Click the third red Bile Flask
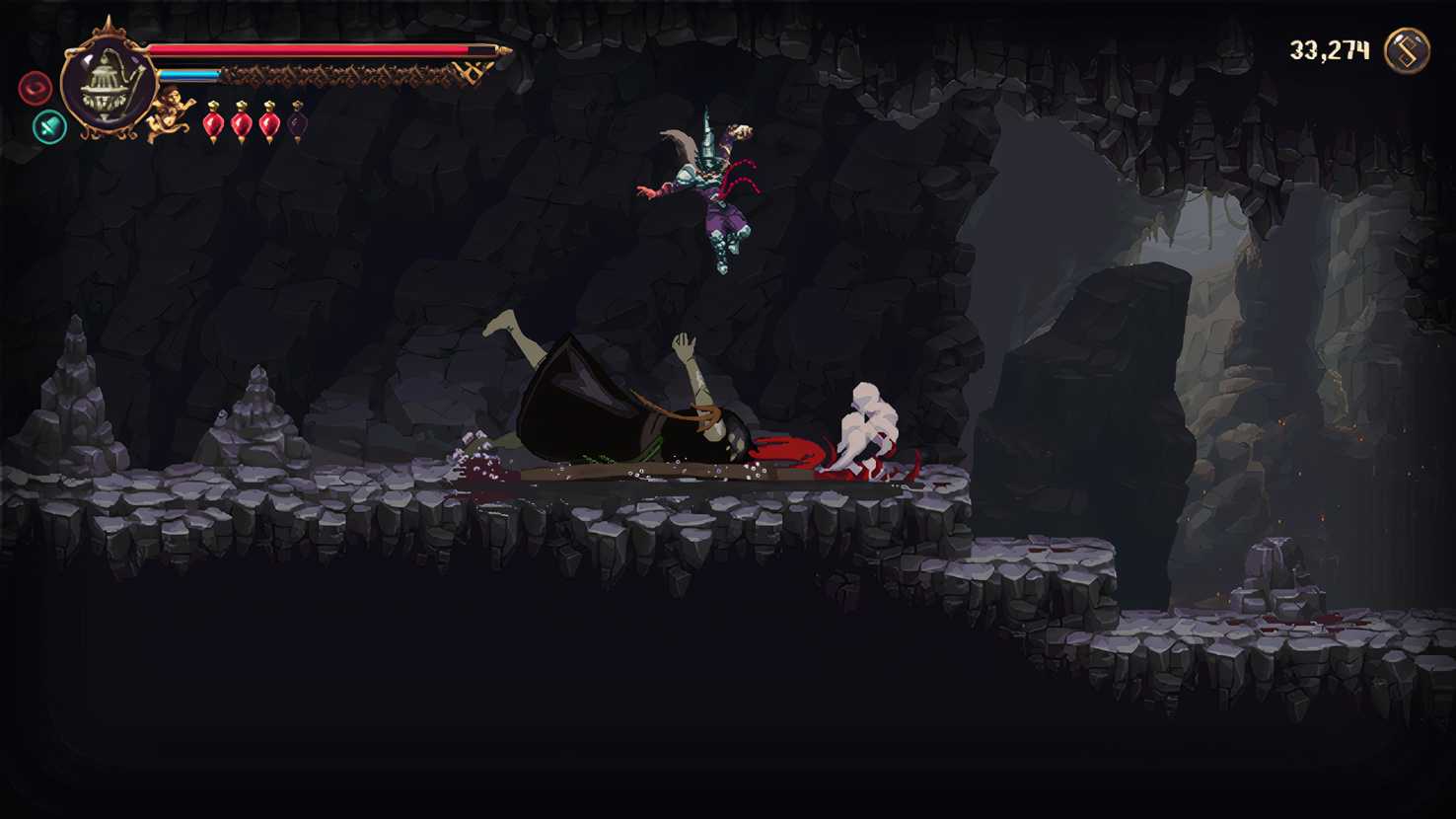The width and height of the screenshot is (1456, 819). 268,123
